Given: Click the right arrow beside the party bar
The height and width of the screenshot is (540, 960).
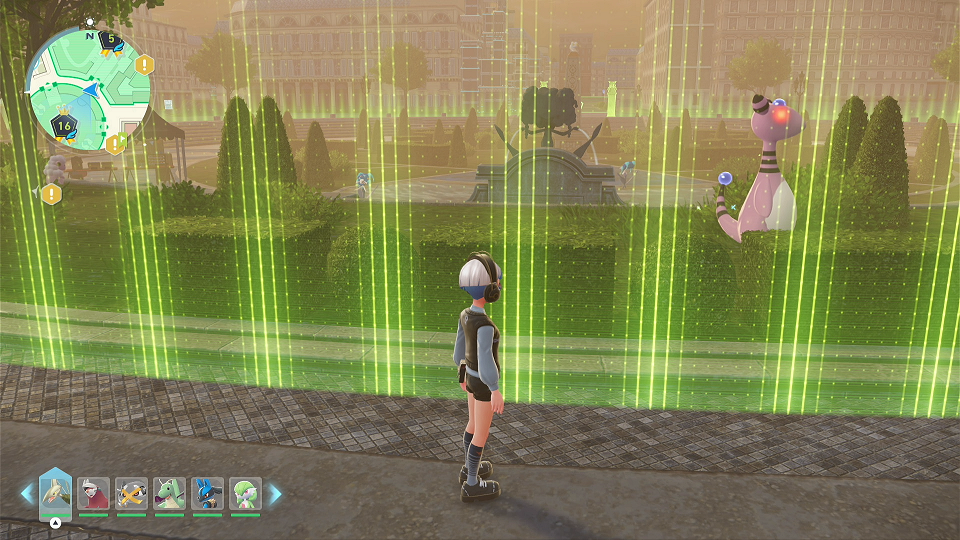Looking at the screenshot, I should [x=276, y=493].
